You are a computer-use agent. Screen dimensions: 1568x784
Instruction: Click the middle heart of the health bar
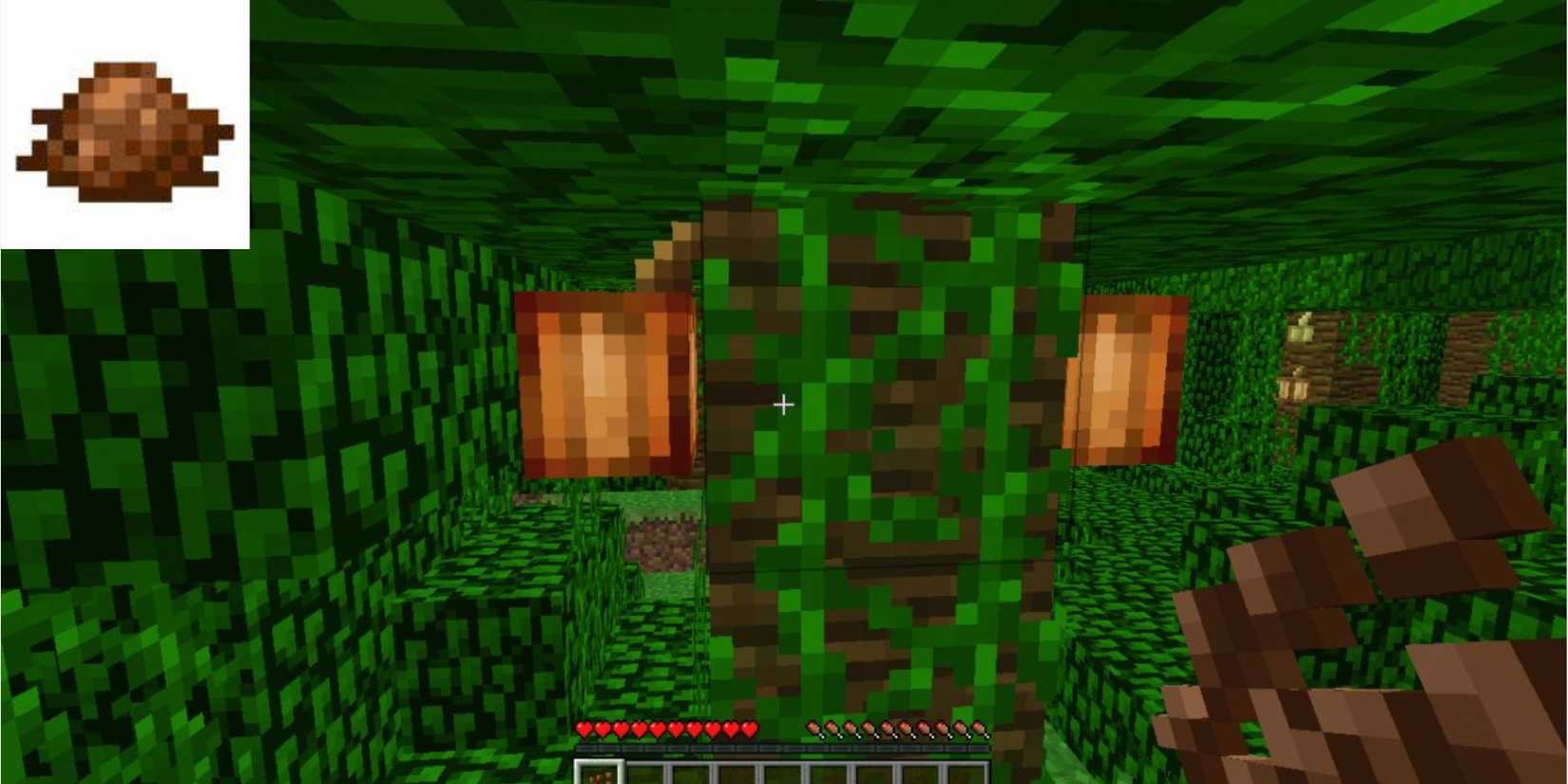click(665, 730)
